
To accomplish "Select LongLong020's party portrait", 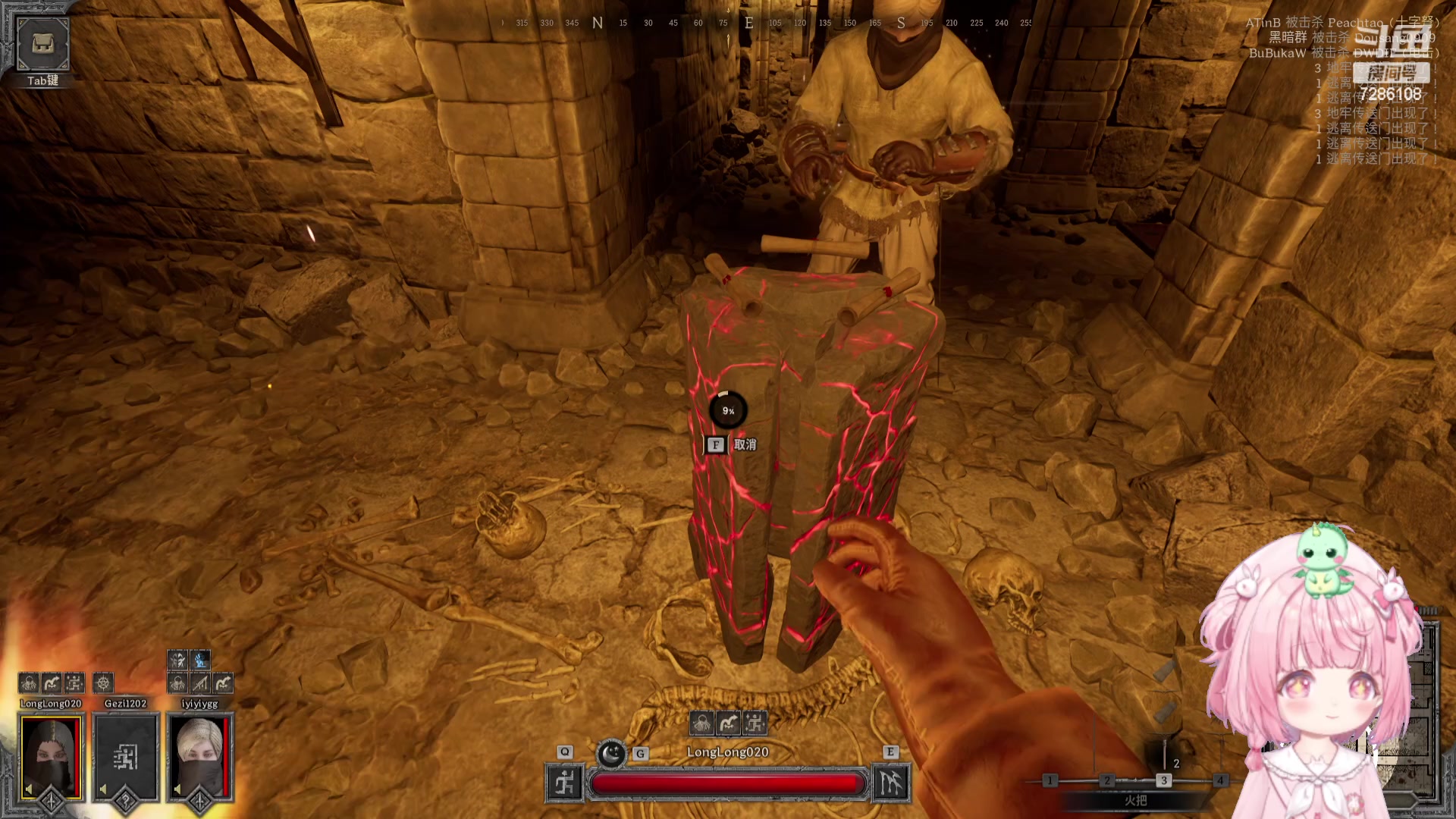I will [51, 757].
